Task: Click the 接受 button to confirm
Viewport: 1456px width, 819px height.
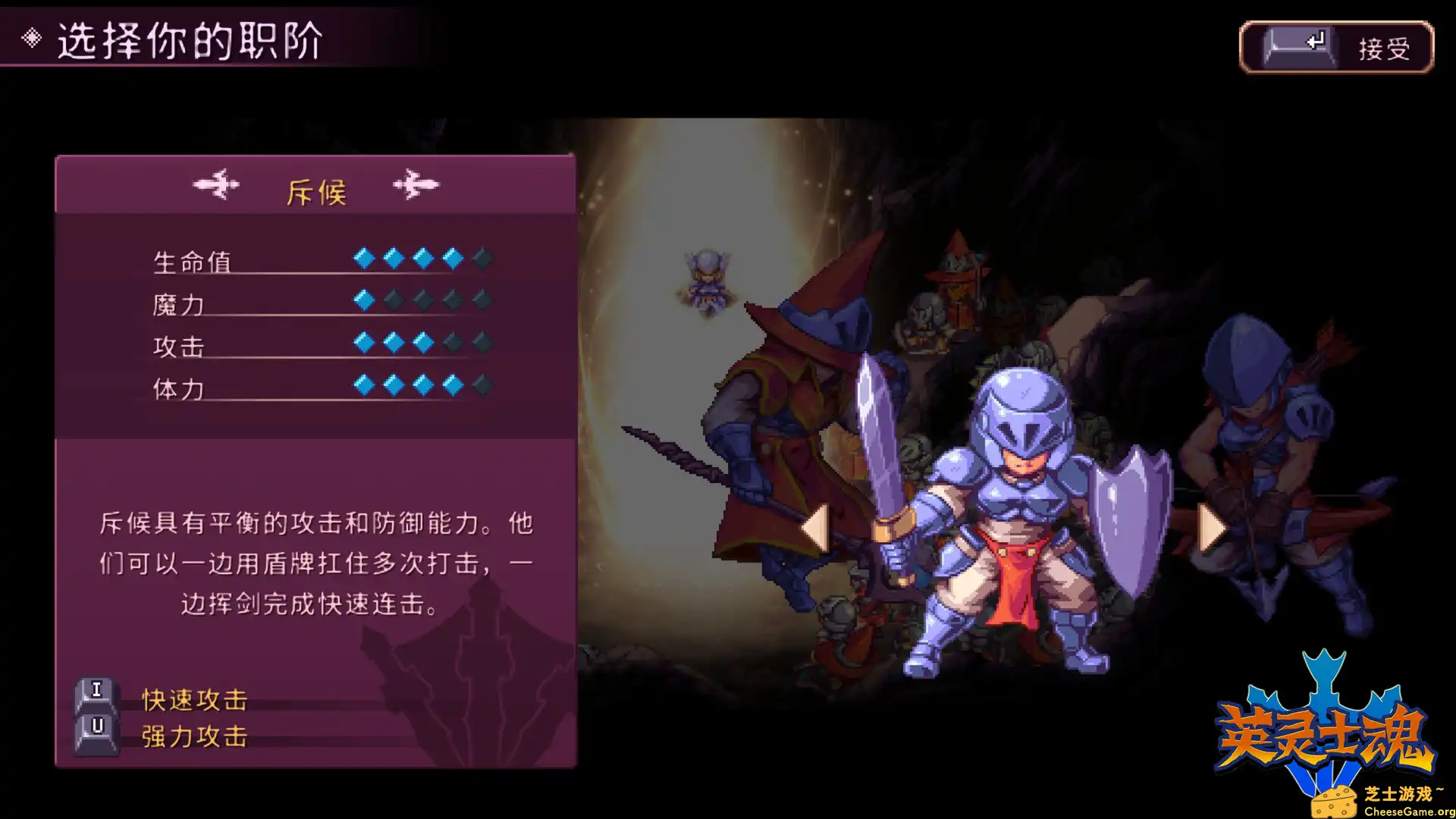Action: coord(1386,49)
